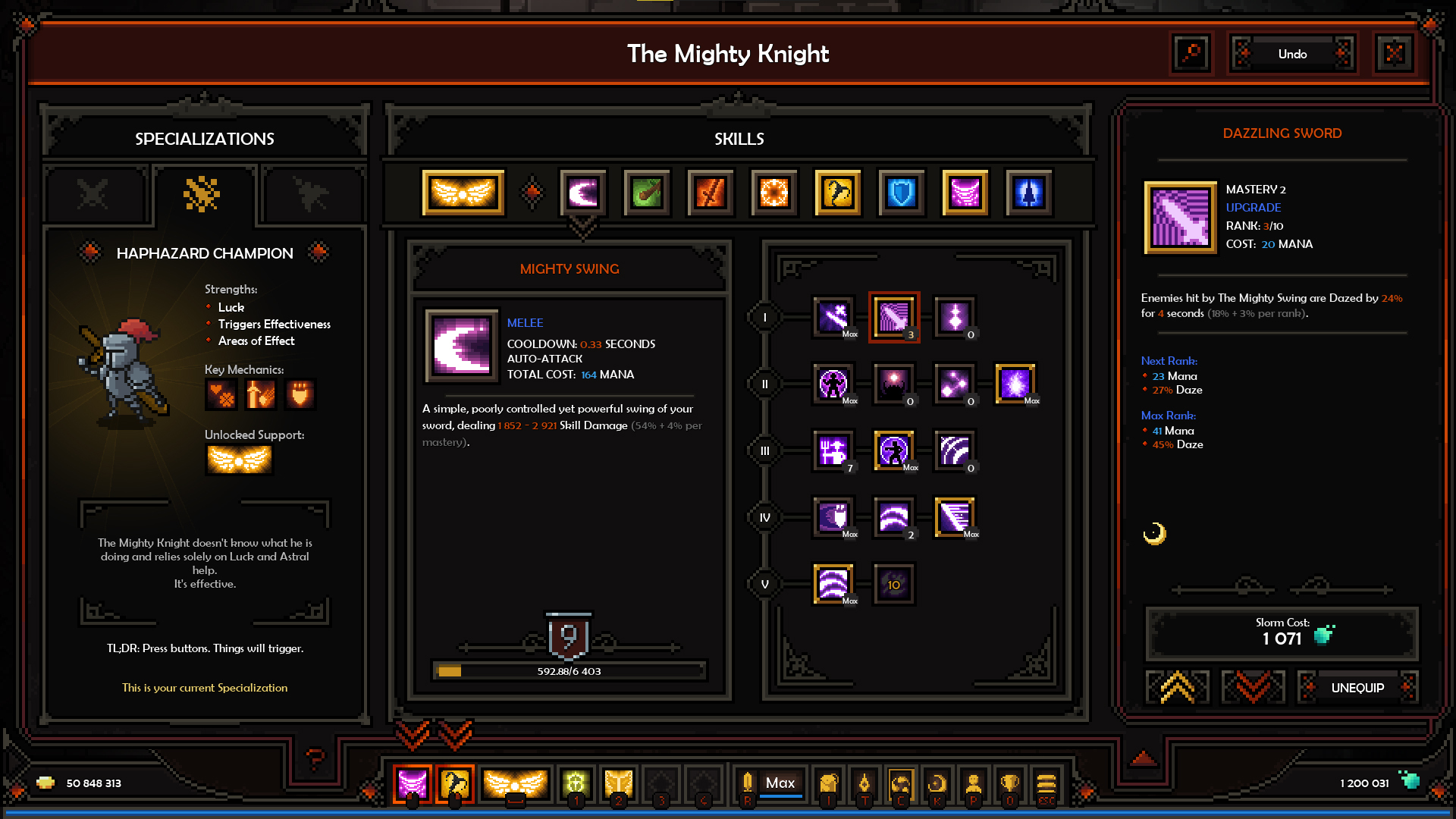Screen dimensions: 1456x819
Task: Open the golden wings support skill
Action: (x=463, y=192)
